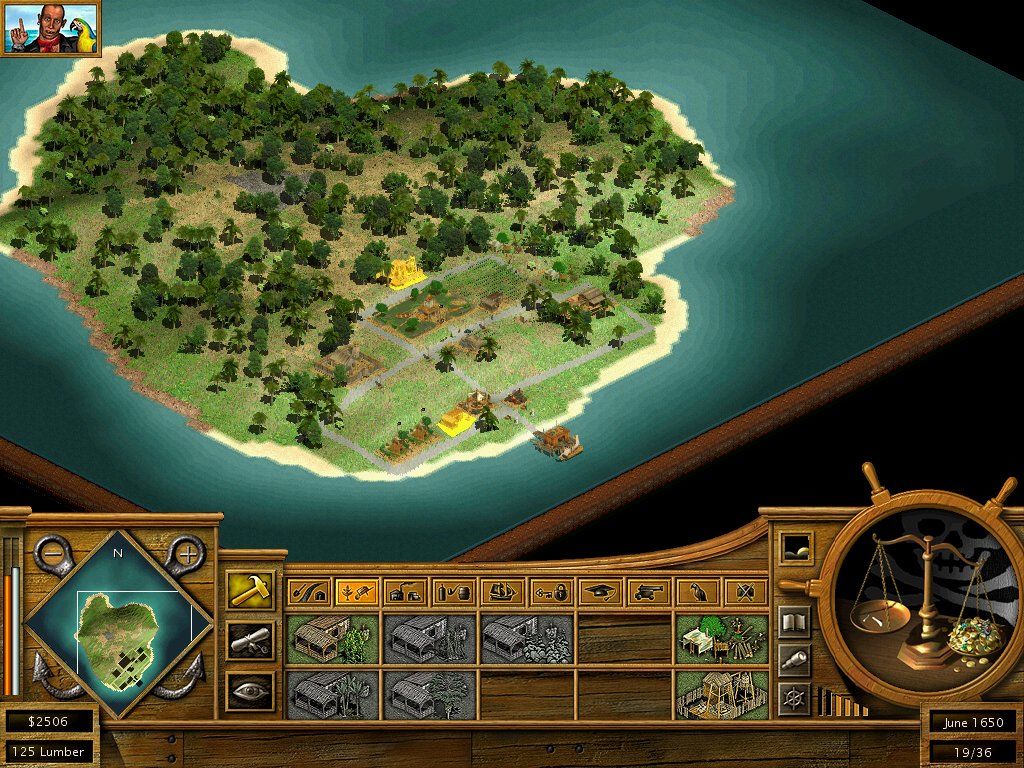The image size is (1024, 768).
Task: Zoom in with the plus ring button
Action: (x=186, y=553)
